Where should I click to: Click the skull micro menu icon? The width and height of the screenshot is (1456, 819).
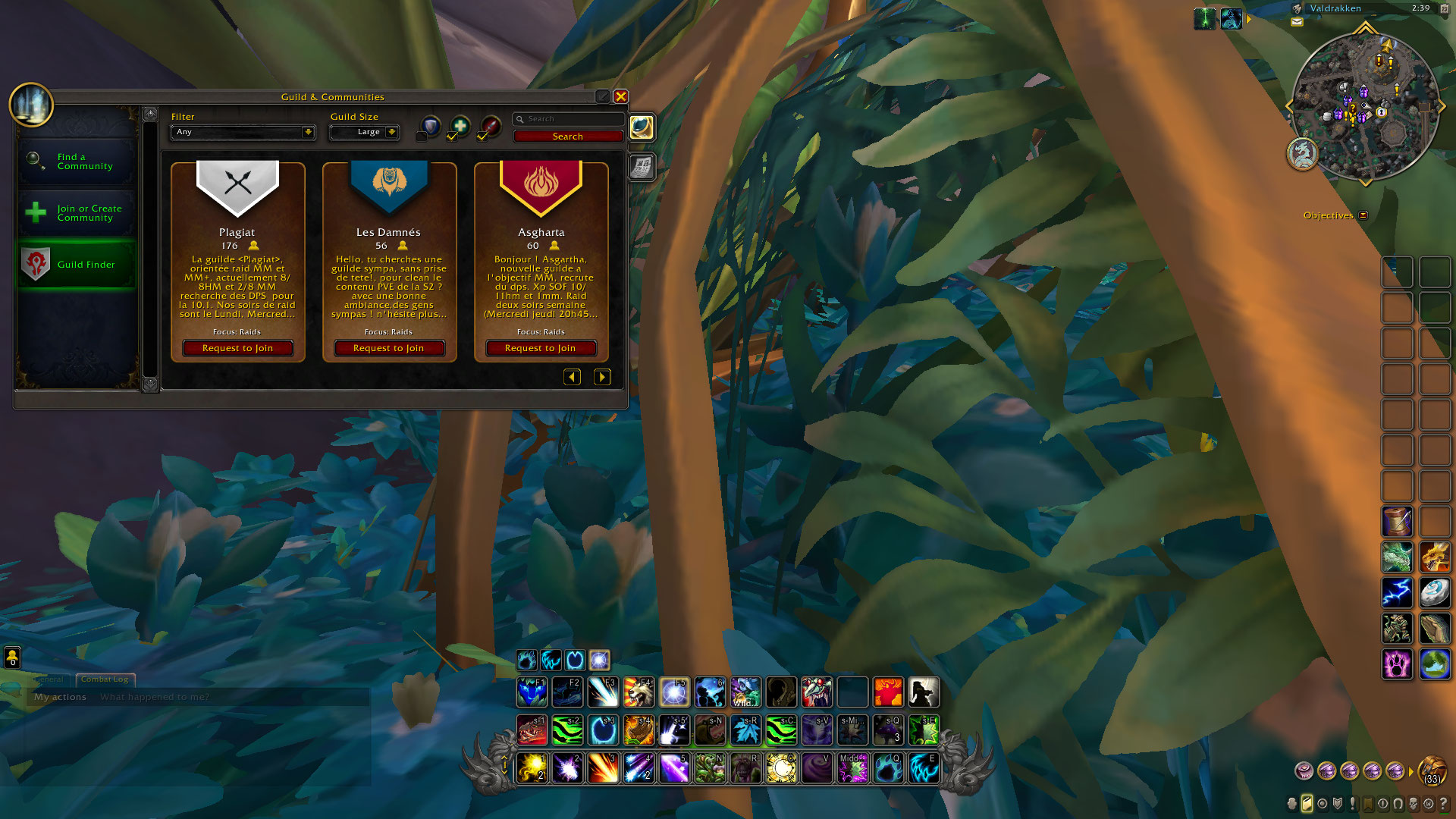point(1414,802)
